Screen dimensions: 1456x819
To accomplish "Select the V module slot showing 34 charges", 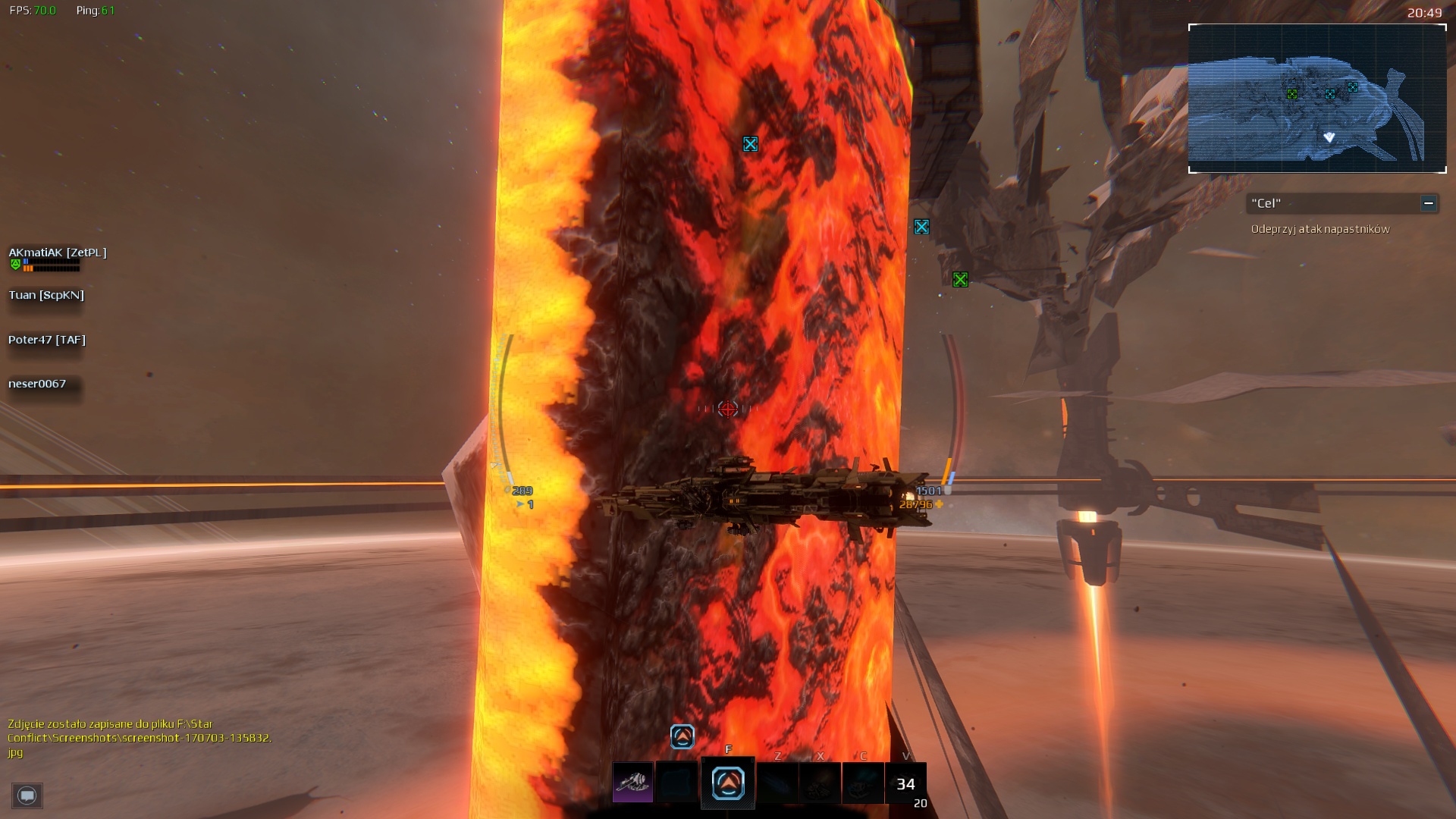I will click(905, 783).
